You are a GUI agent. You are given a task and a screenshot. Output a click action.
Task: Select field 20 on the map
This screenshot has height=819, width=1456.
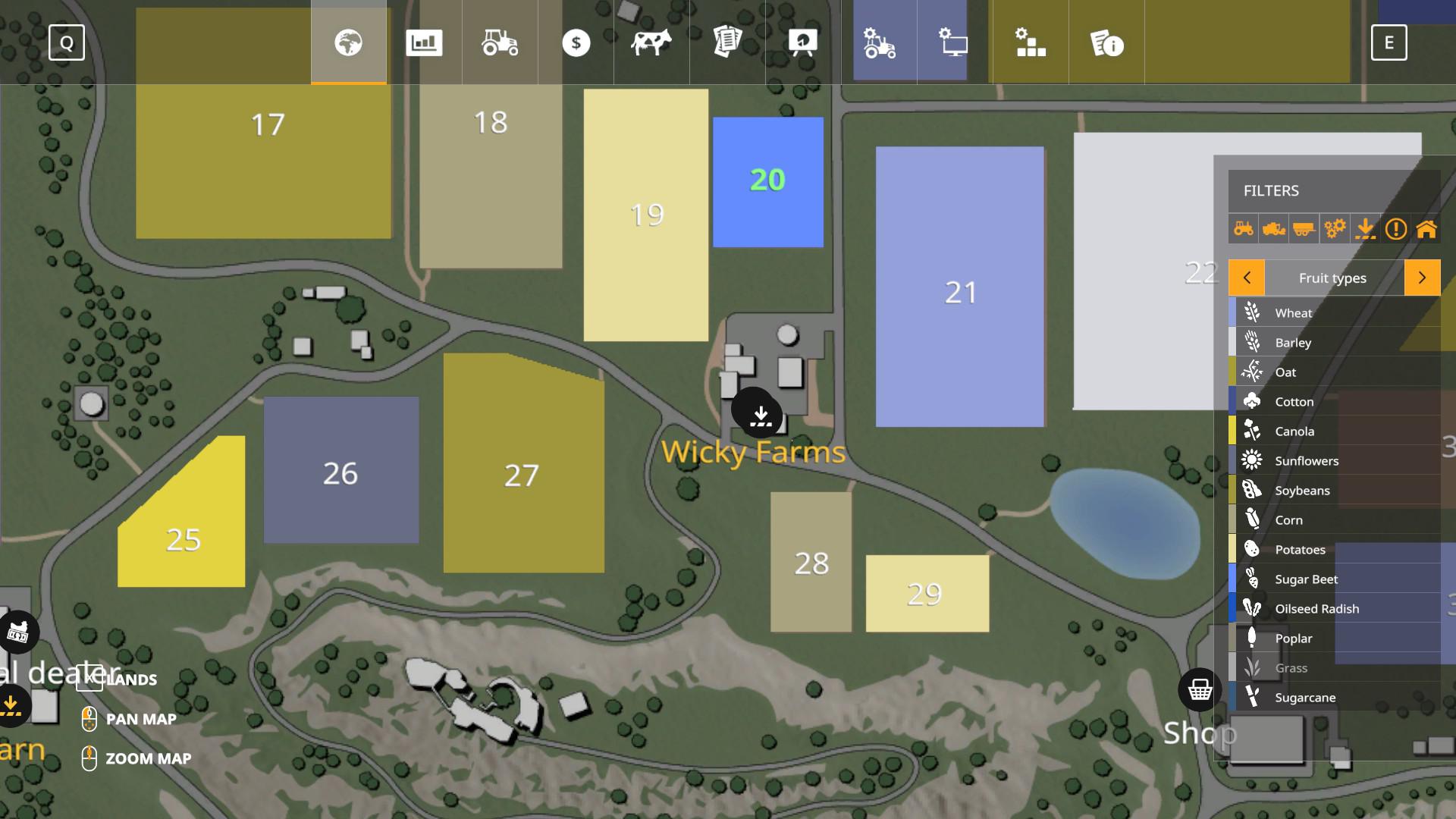tap(767, 180)
